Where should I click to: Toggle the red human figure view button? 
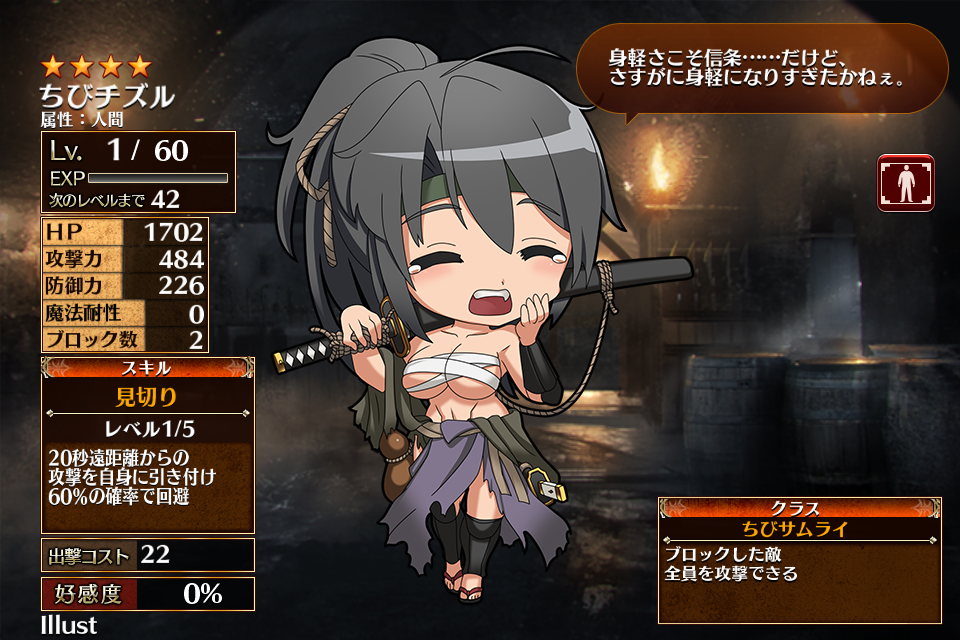click(906, 183)
